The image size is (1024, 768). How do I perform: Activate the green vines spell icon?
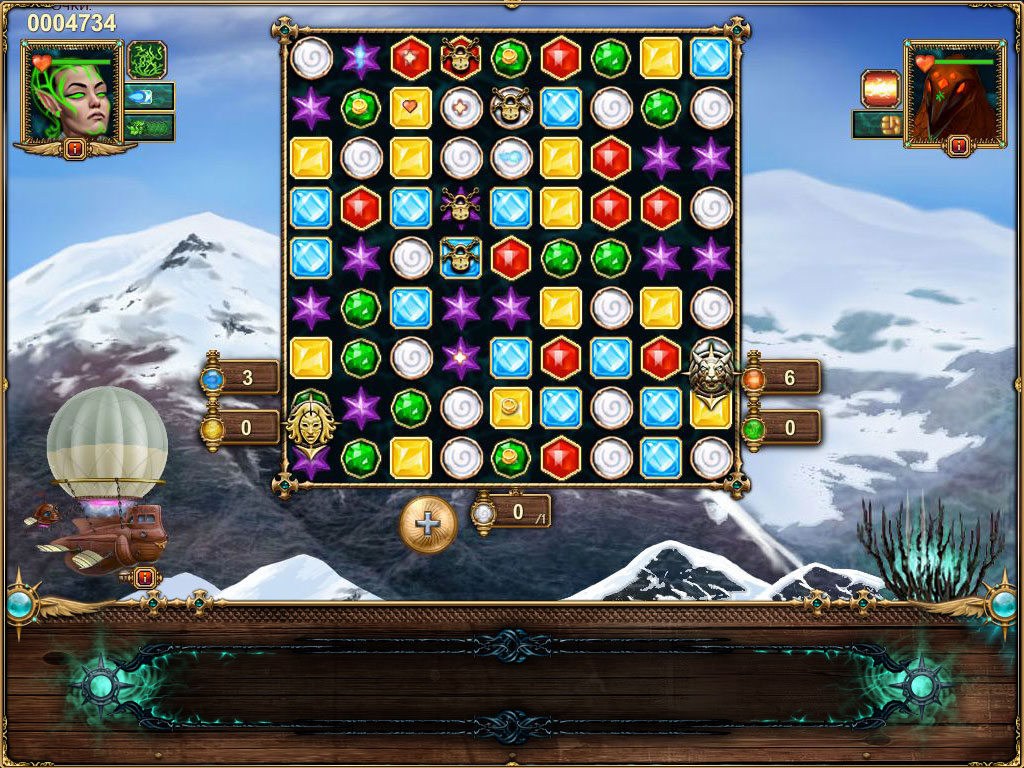pyautogui.click(x=146, y=59)
